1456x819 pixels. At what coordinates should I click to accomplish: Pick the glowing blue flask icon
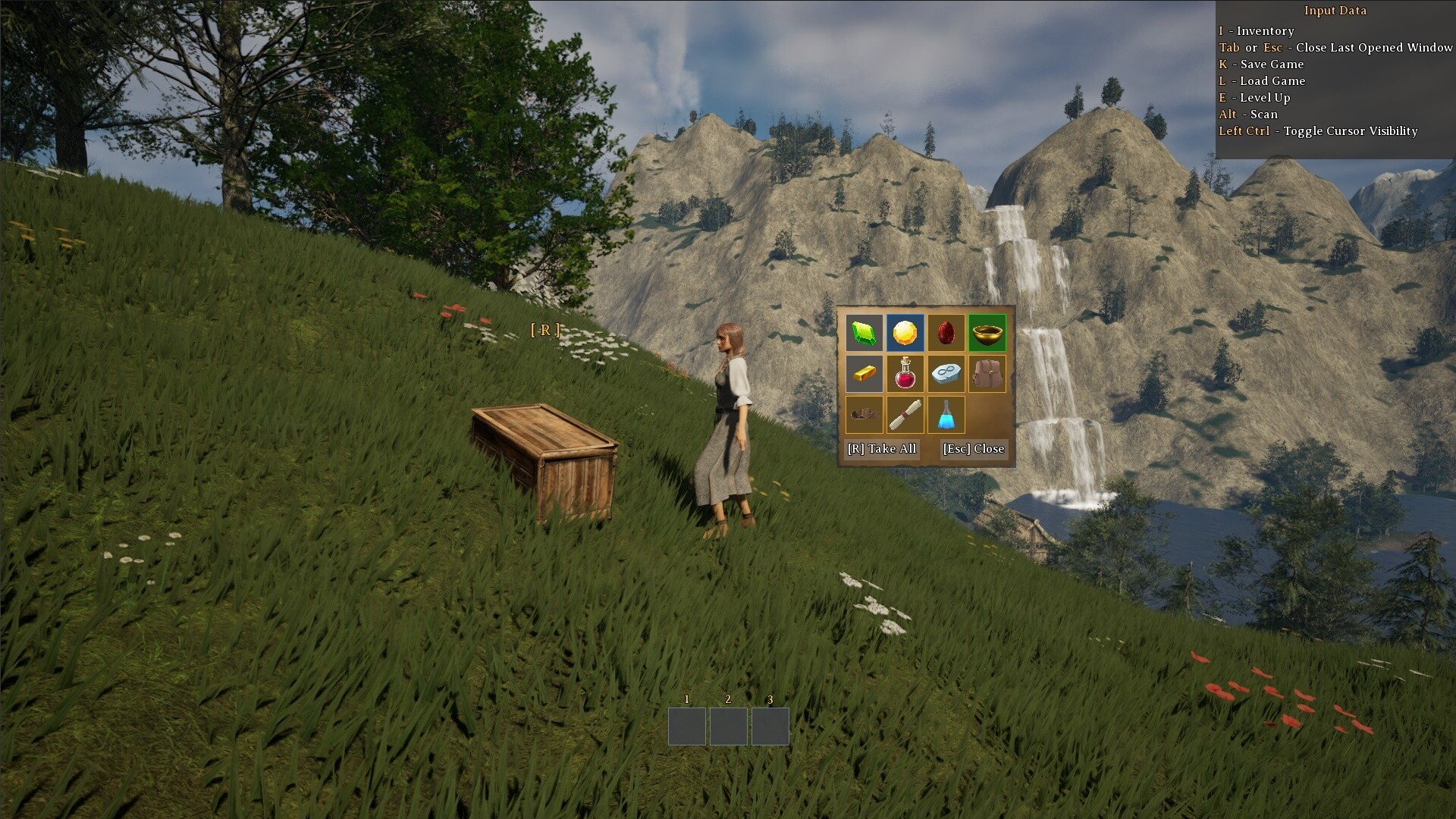(x=946, y=414)
